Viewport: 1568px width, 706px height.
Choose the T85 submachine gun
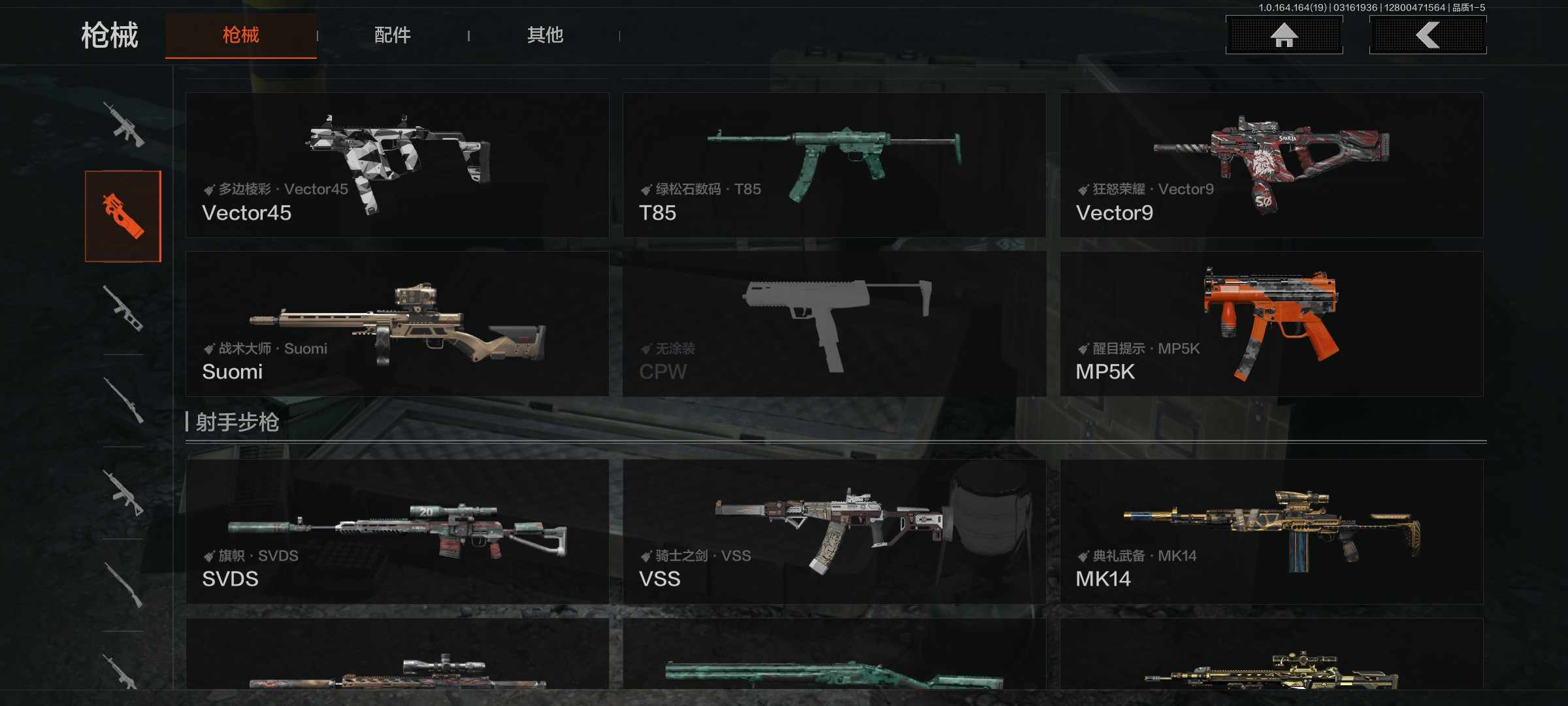pos(834,165)
